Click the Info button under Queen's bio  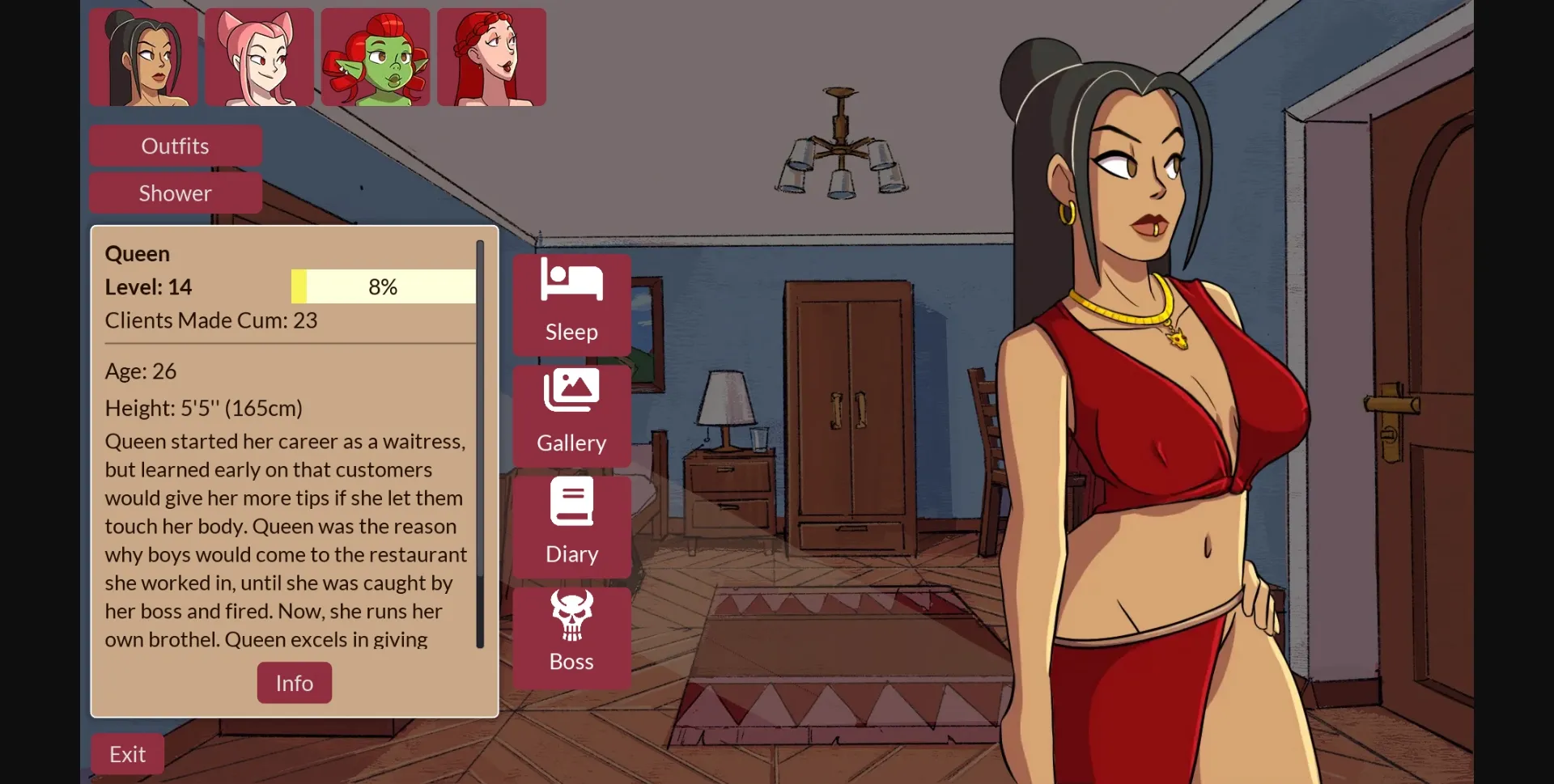point(294,682)
